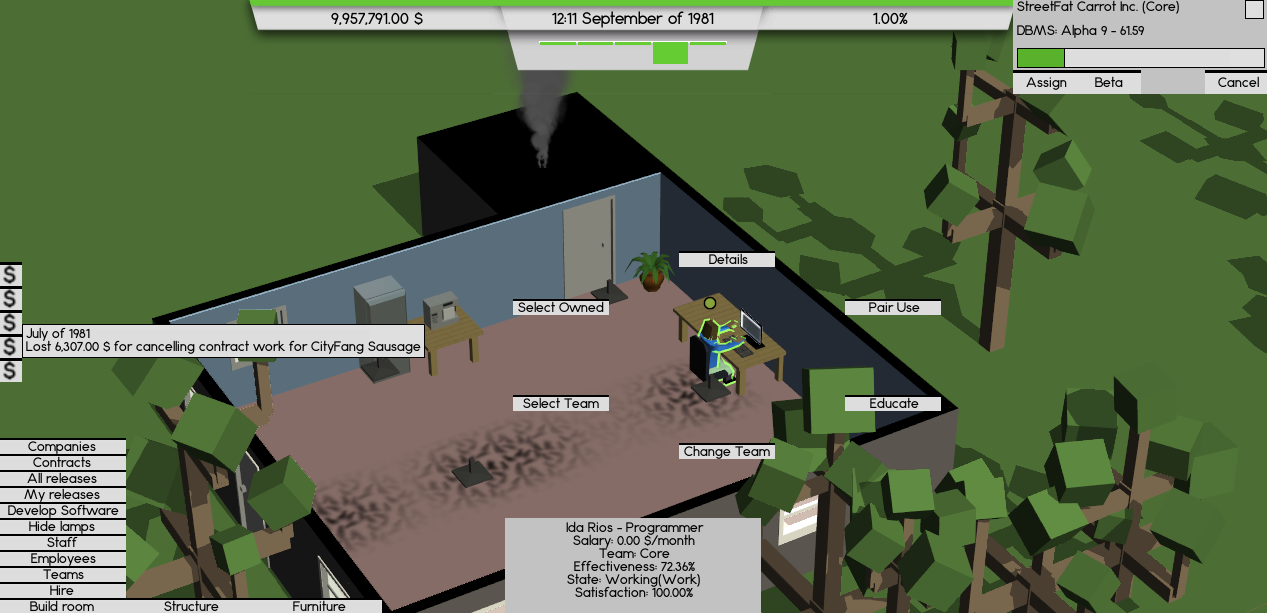Open the Companies list
1267x613 pixels.
pyautogui.click(x=62, y=447)
